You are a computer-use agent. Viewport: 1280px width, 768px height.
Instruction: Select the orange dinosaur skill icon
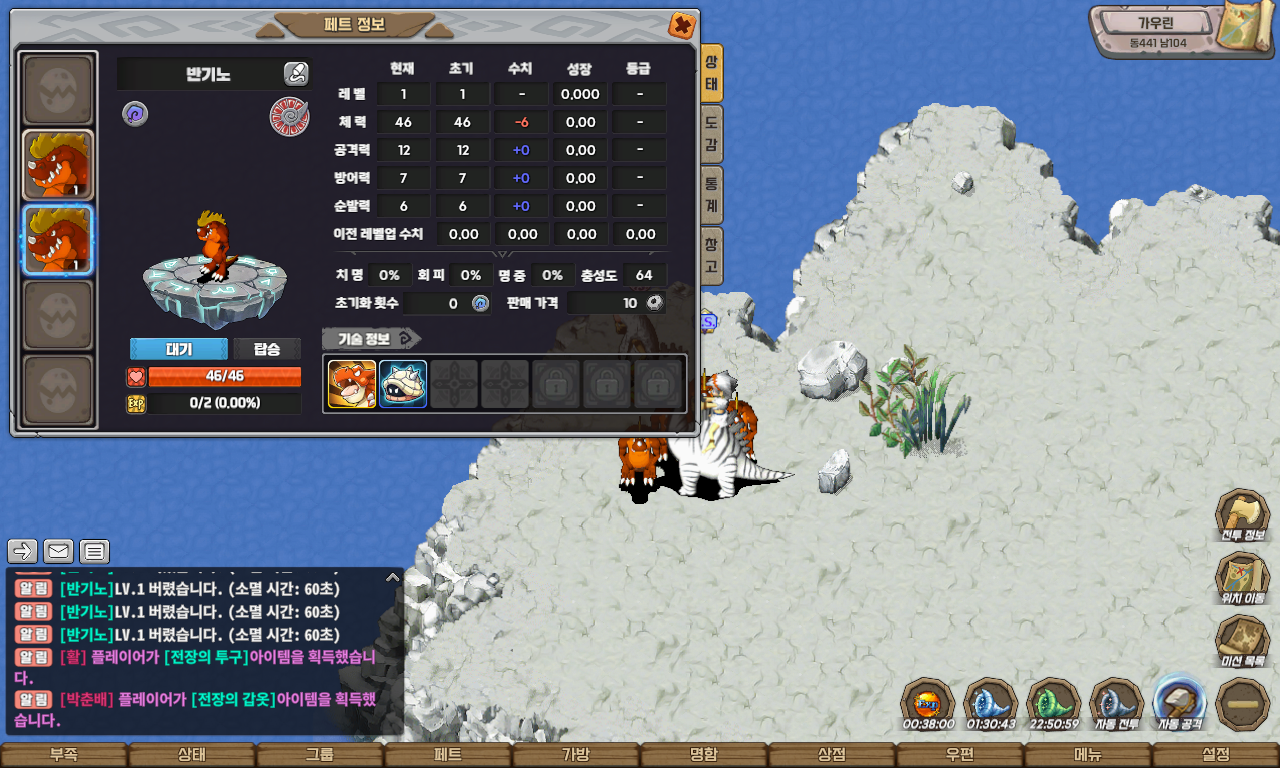coord(352,384)
